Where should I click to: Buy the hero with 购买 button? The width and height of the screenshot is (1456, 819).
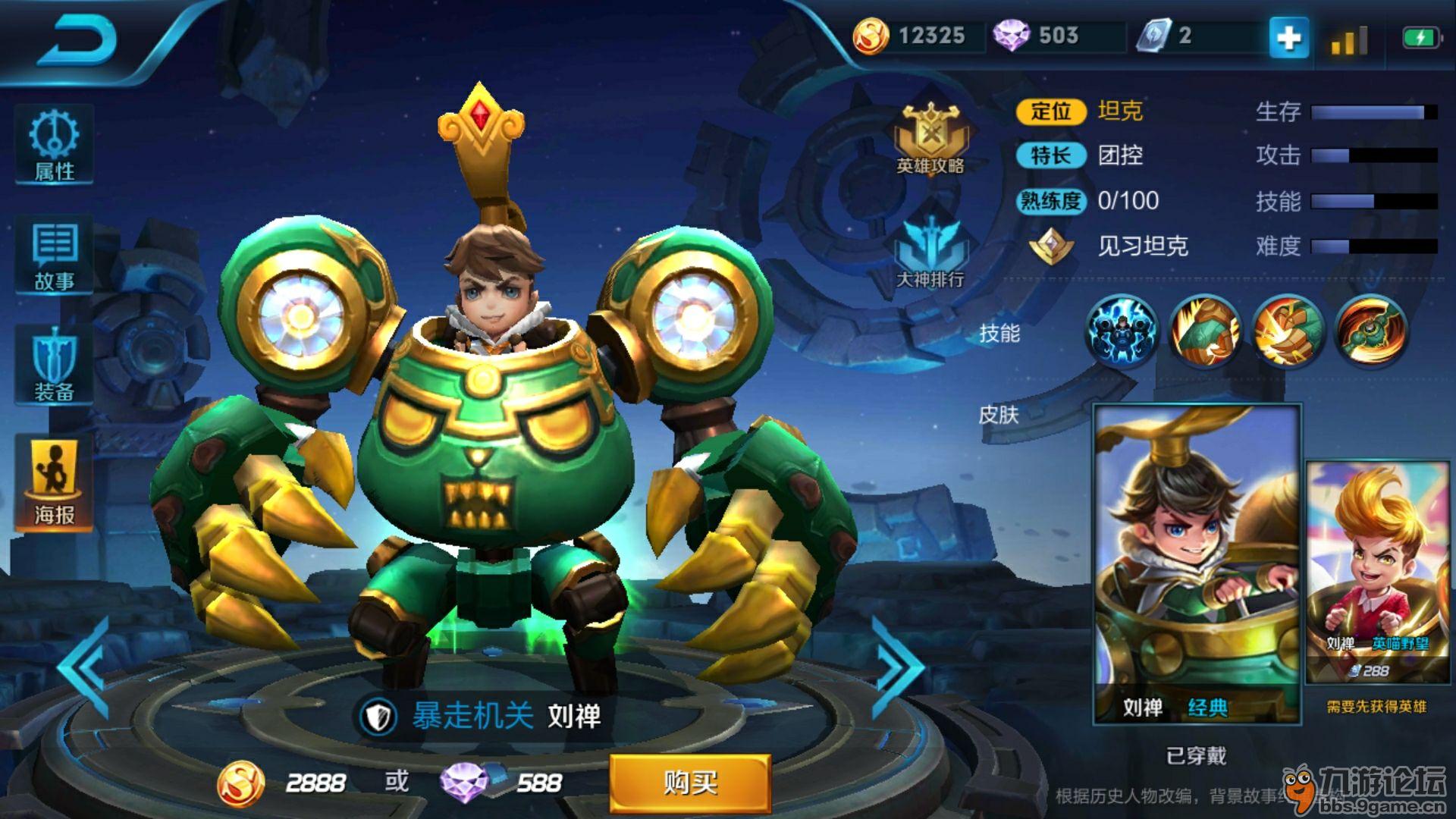point(690,783)
